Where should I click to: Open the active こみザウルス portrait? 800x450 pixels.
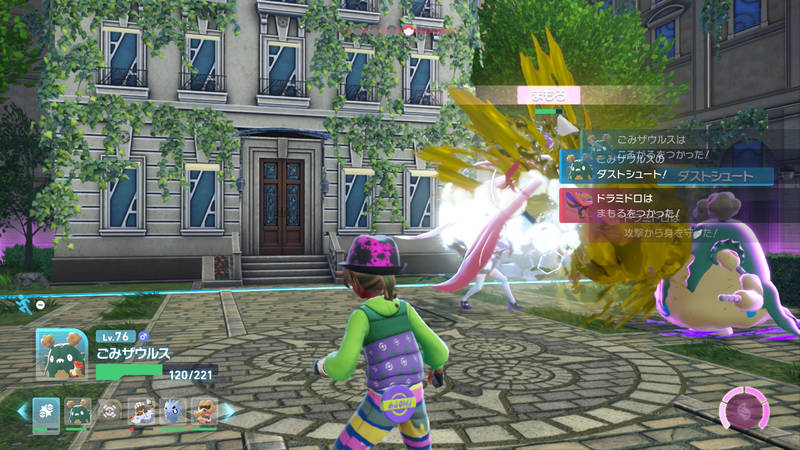pyautogui.click(x=62, y=354)
